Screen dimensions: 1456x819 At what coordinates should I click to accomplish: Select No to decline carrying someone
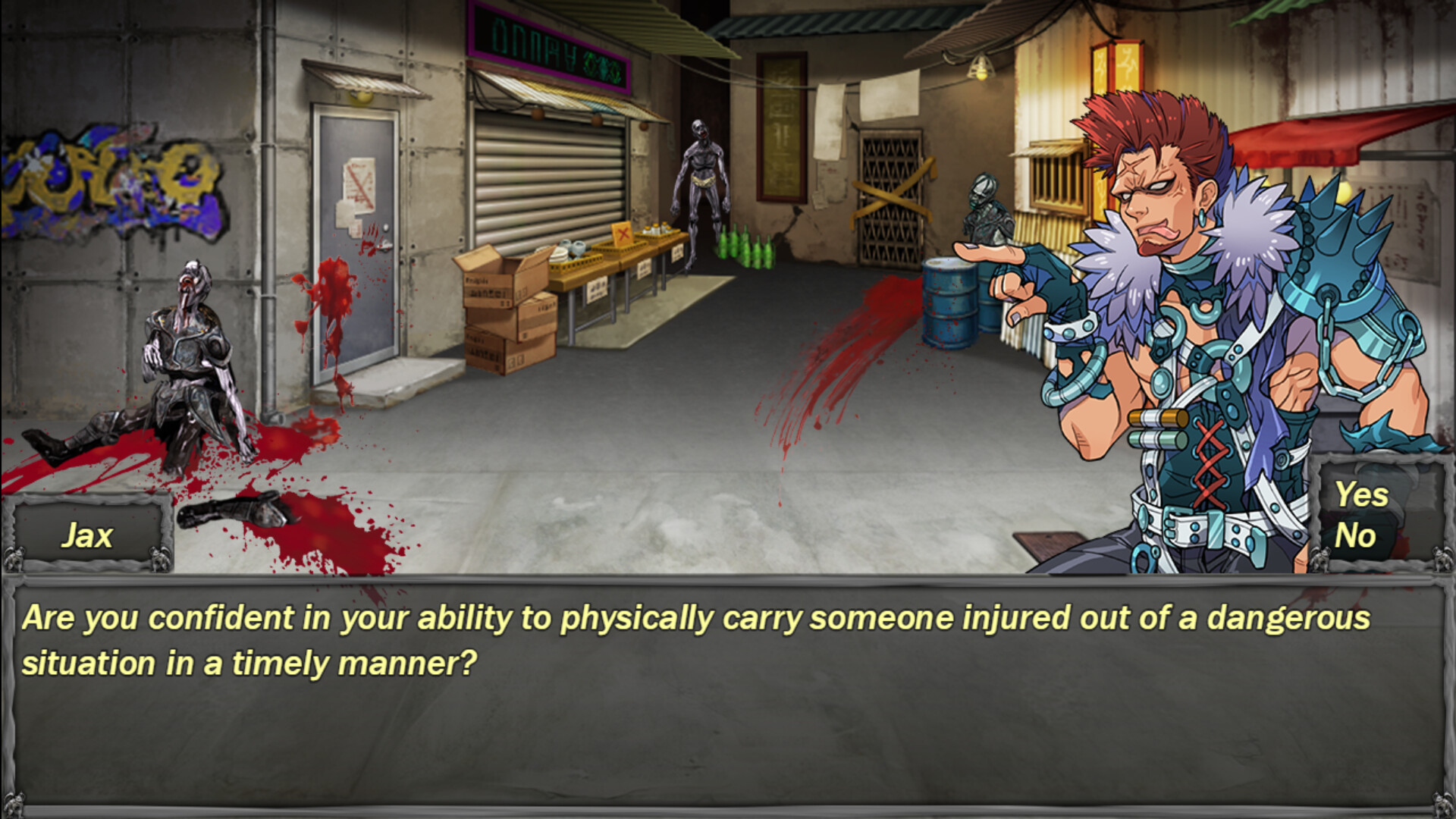click(1357, 537)
